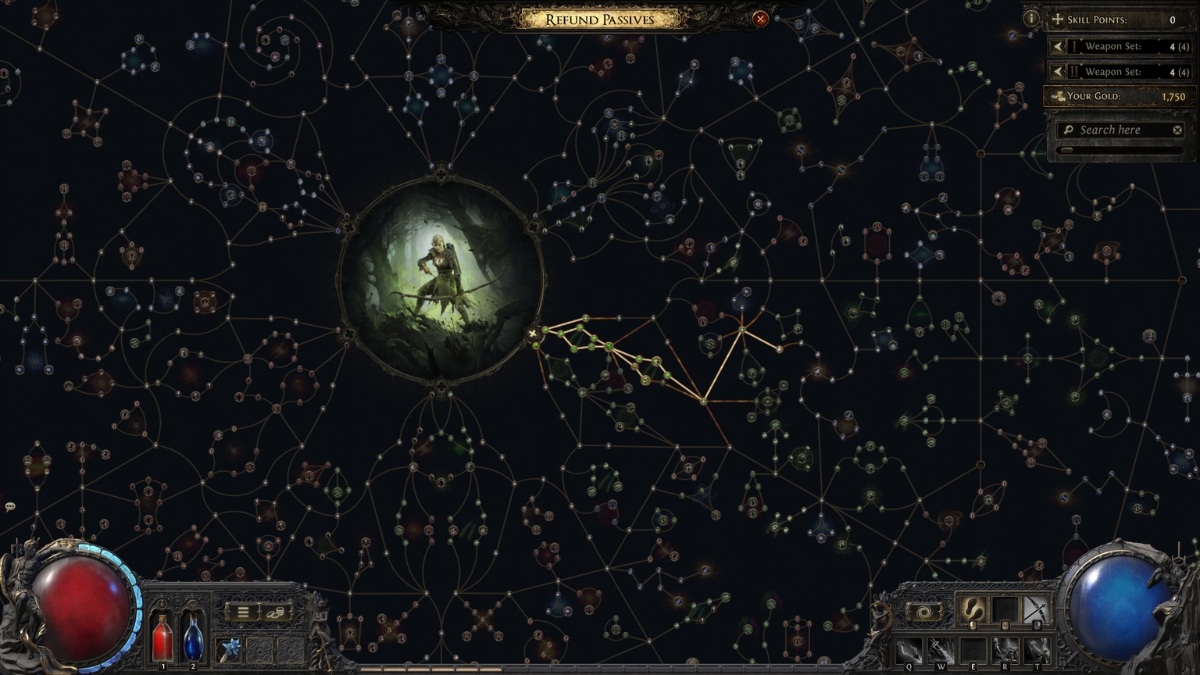Clear the passive tree search box

tap(1177, 130)
